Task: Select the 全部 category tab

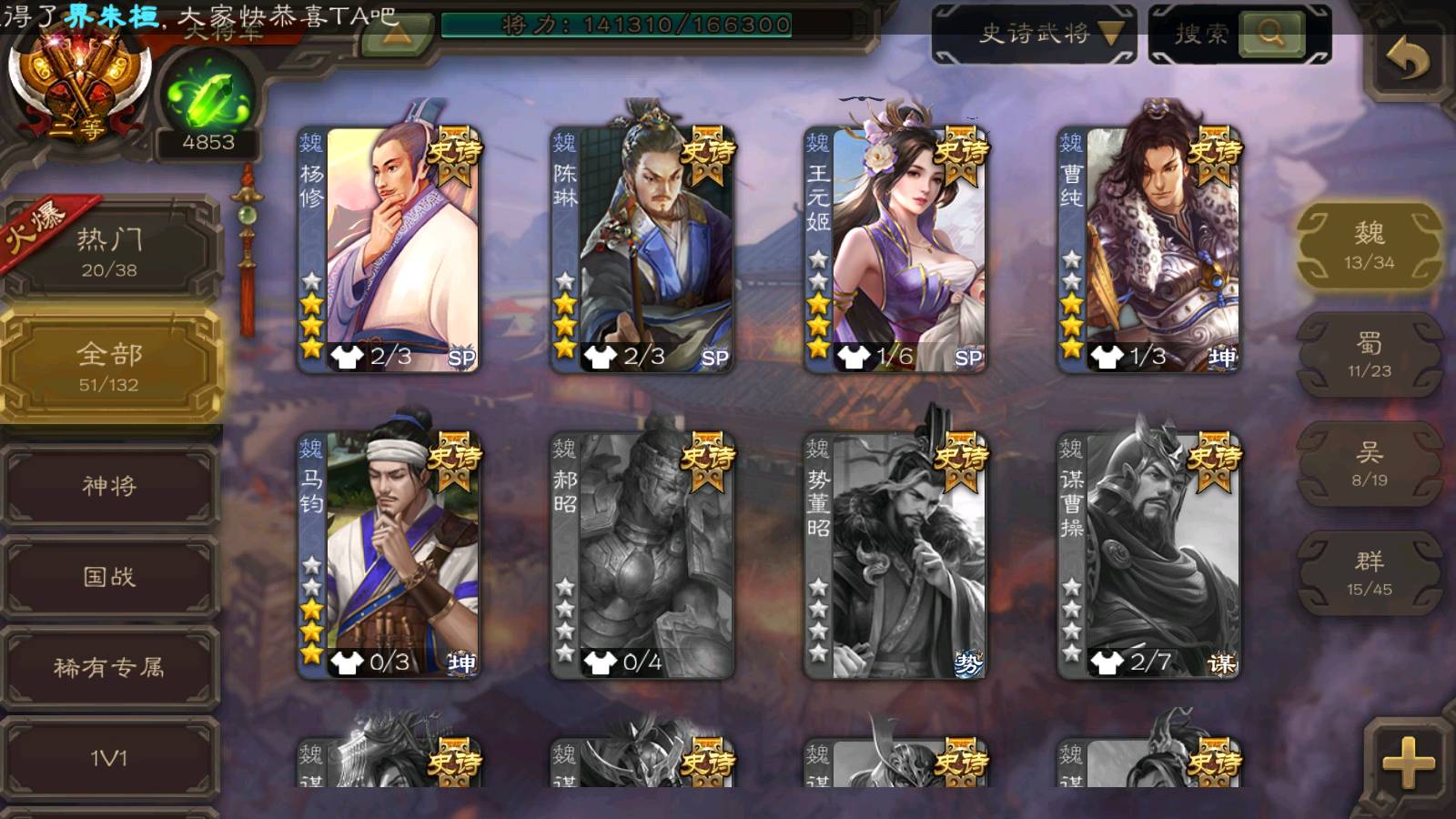Action: click(x=109, y=366)
